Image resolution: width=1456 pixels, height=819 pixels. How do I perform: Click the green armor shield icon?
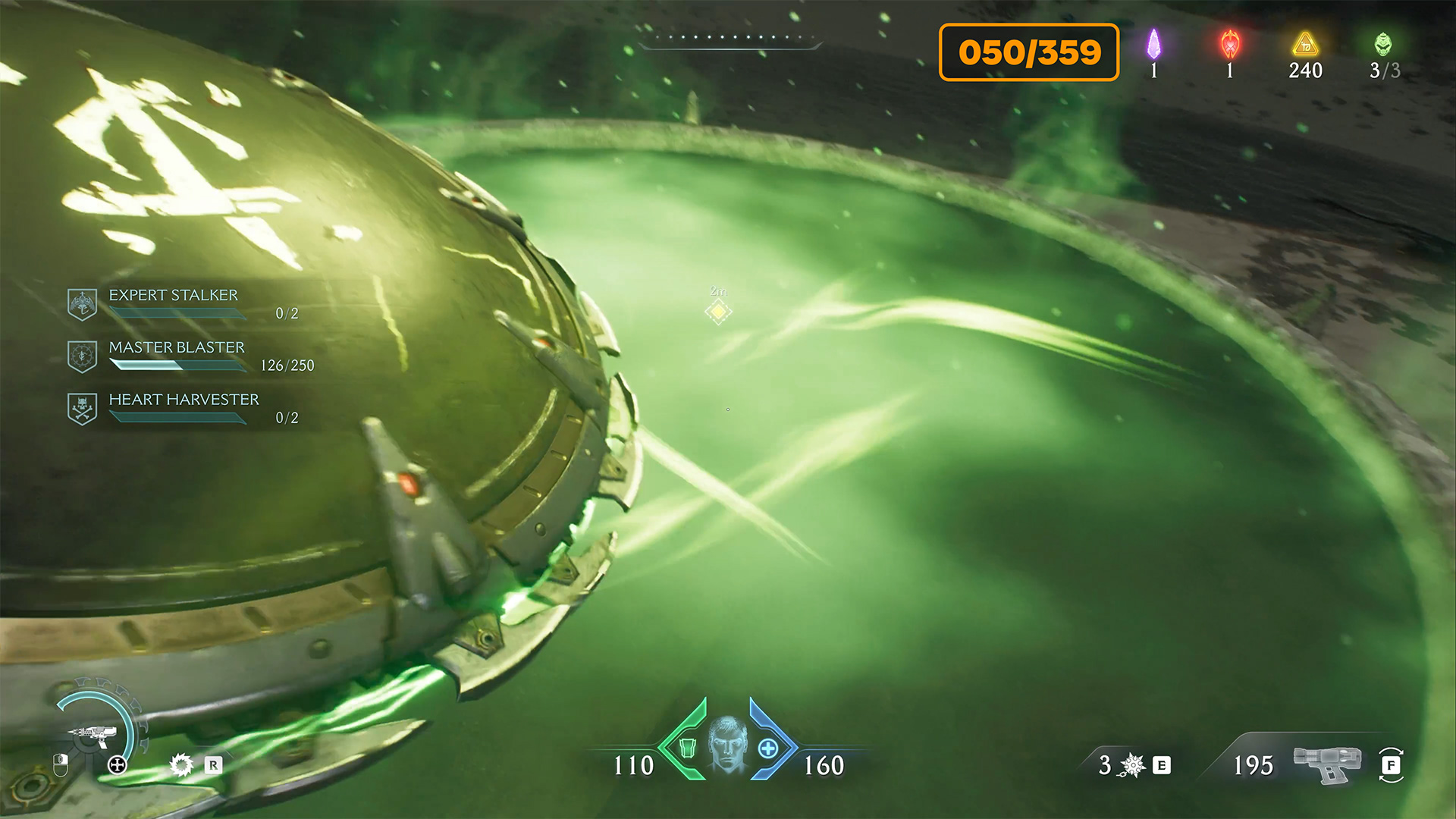tap(688, 748)
